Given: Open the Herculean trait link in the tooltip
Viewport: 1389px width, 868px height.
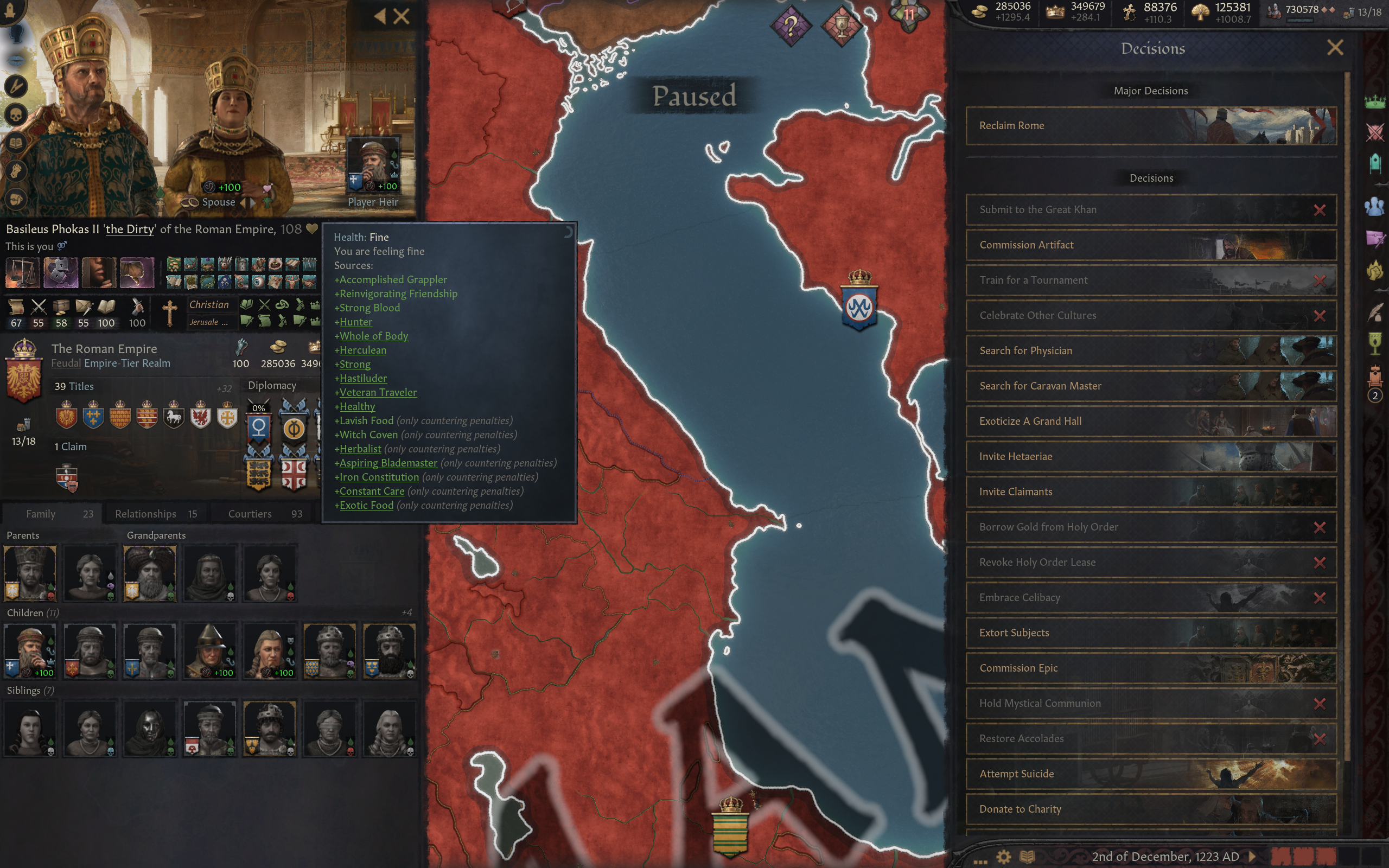Looking at the screenshot, I should 363,349.
